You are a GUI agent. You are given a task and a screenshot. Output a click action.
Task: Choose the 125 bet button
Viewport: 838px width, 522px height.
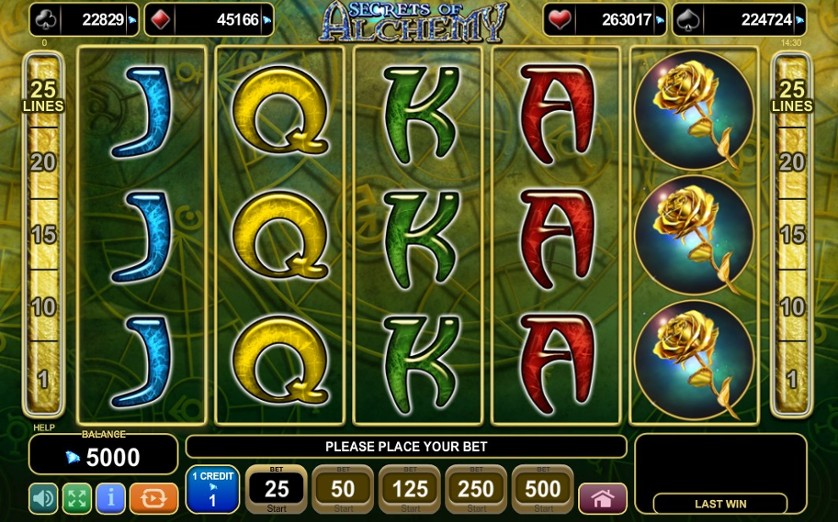point(409,489)
